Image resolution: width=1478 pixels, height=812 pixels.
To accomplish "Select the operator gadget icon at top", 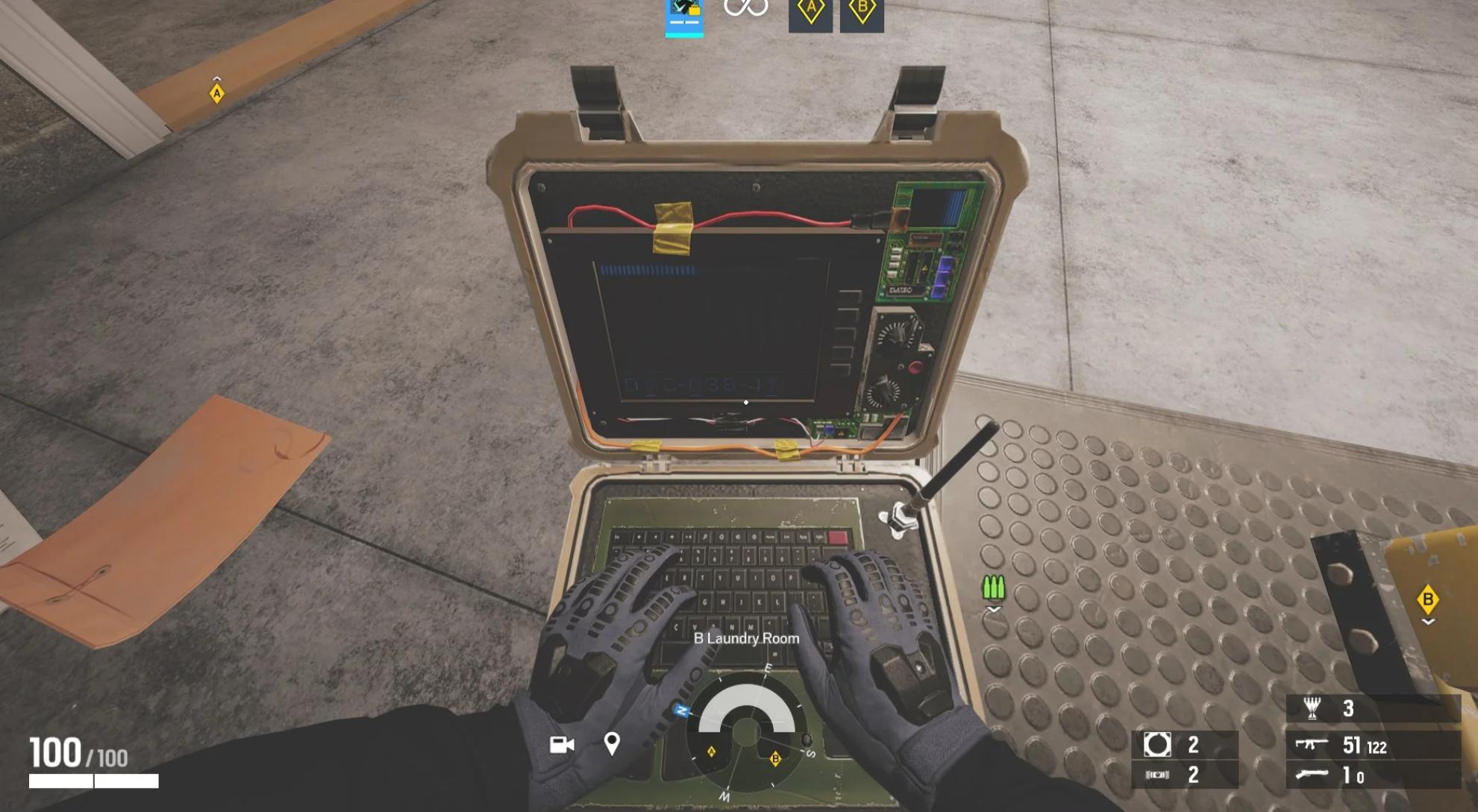I will 684,16.
